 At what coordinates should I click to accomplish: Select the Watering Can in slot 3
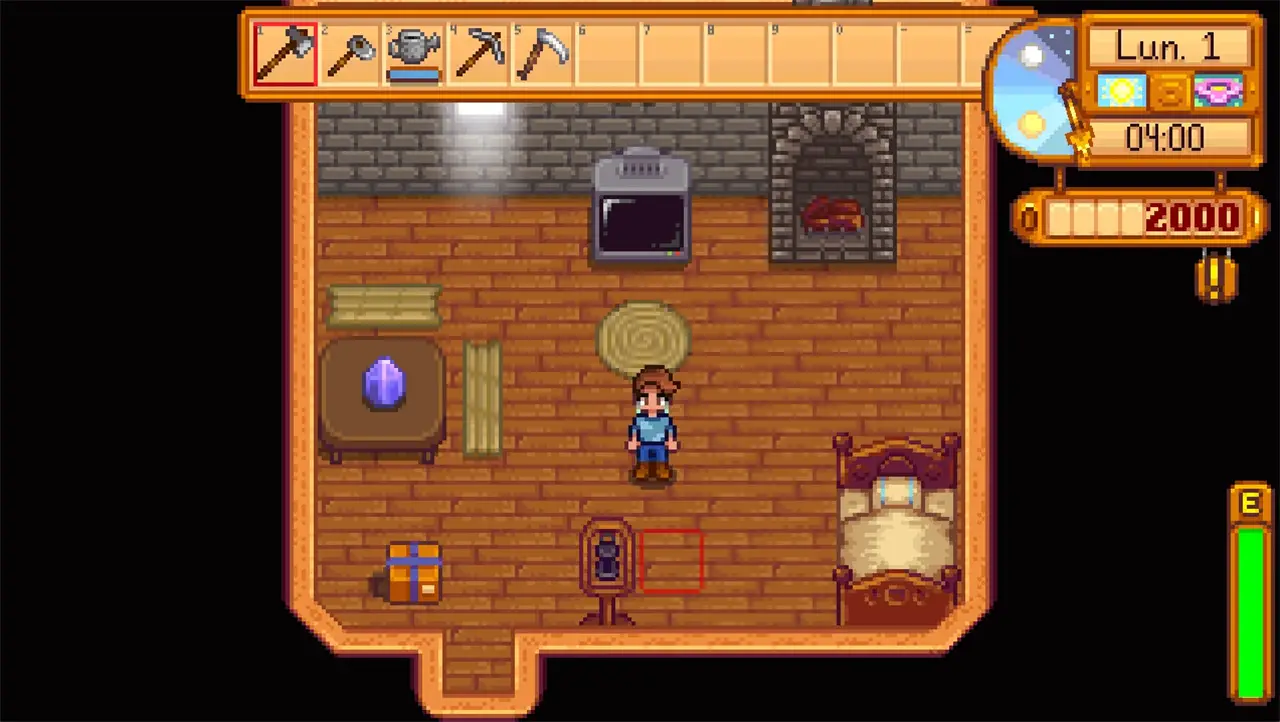coord(414,53)
